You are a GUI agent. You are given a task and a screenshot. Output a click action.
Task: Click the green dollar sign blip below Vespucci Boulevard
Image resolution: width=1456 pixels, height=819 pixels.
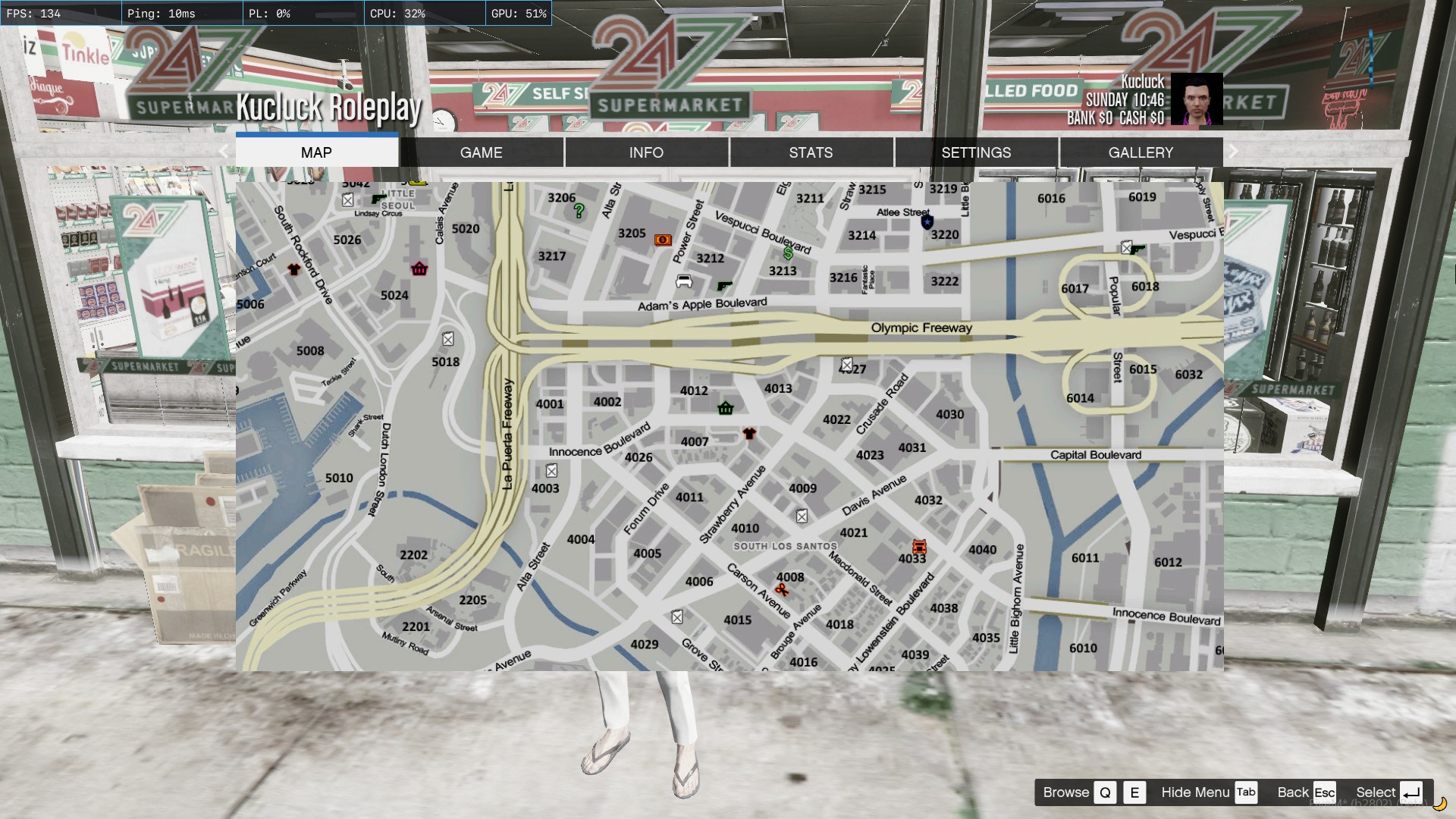789,255
